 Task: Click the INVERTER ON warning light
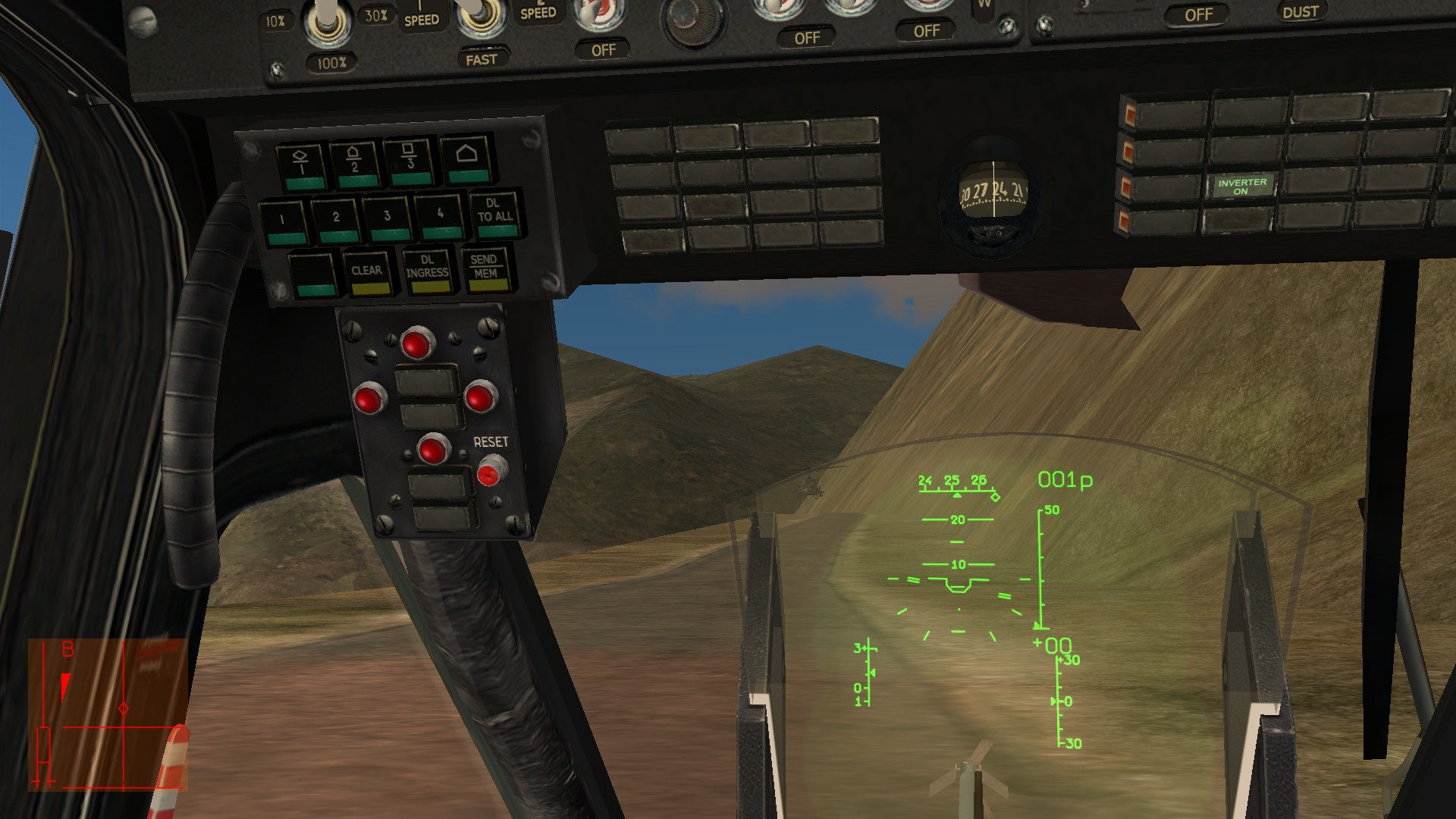(1241, 187)
